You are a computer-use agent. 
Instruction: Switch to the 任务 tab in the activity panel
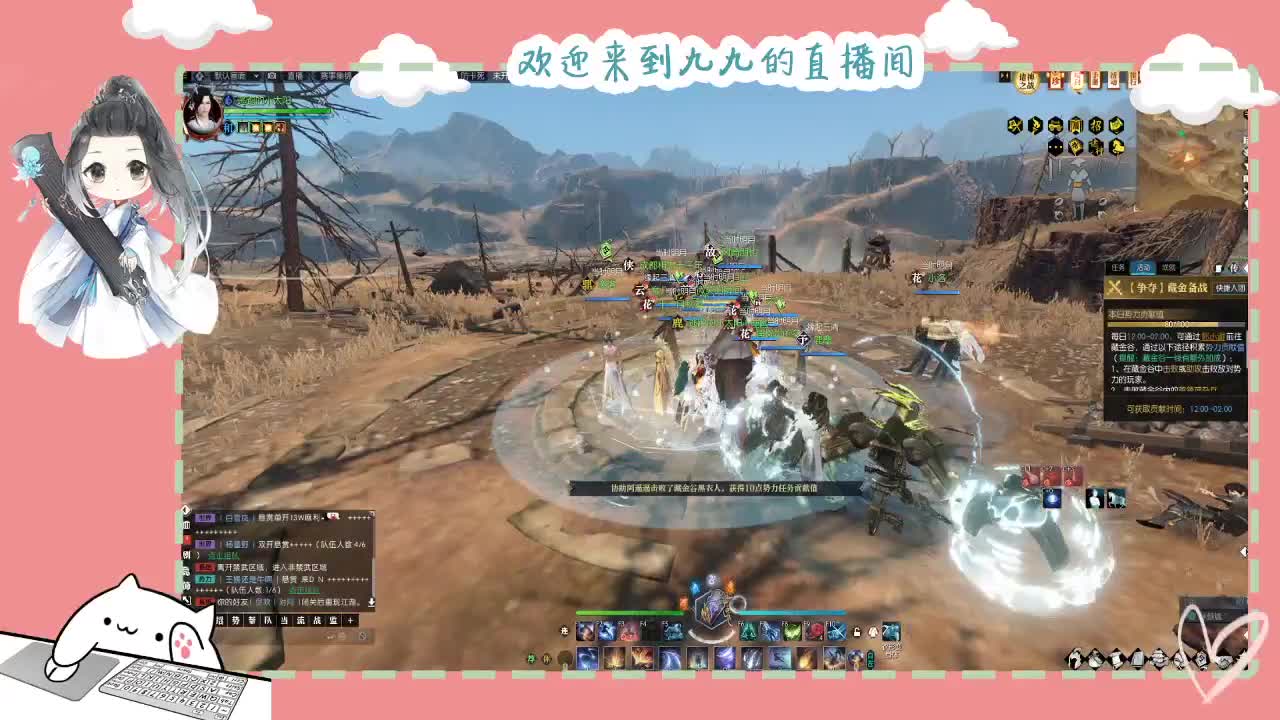coord(1116,267)
